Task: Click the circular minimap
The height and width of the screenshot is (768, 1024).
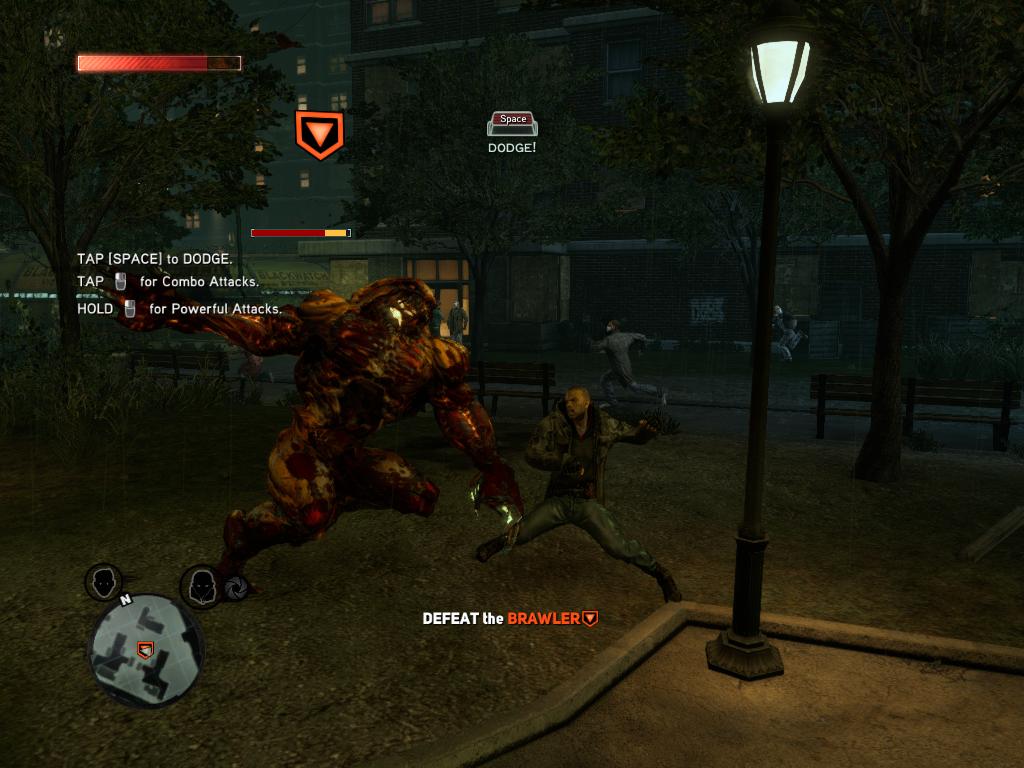Action: pyautogui.click(x=146, y=651)
